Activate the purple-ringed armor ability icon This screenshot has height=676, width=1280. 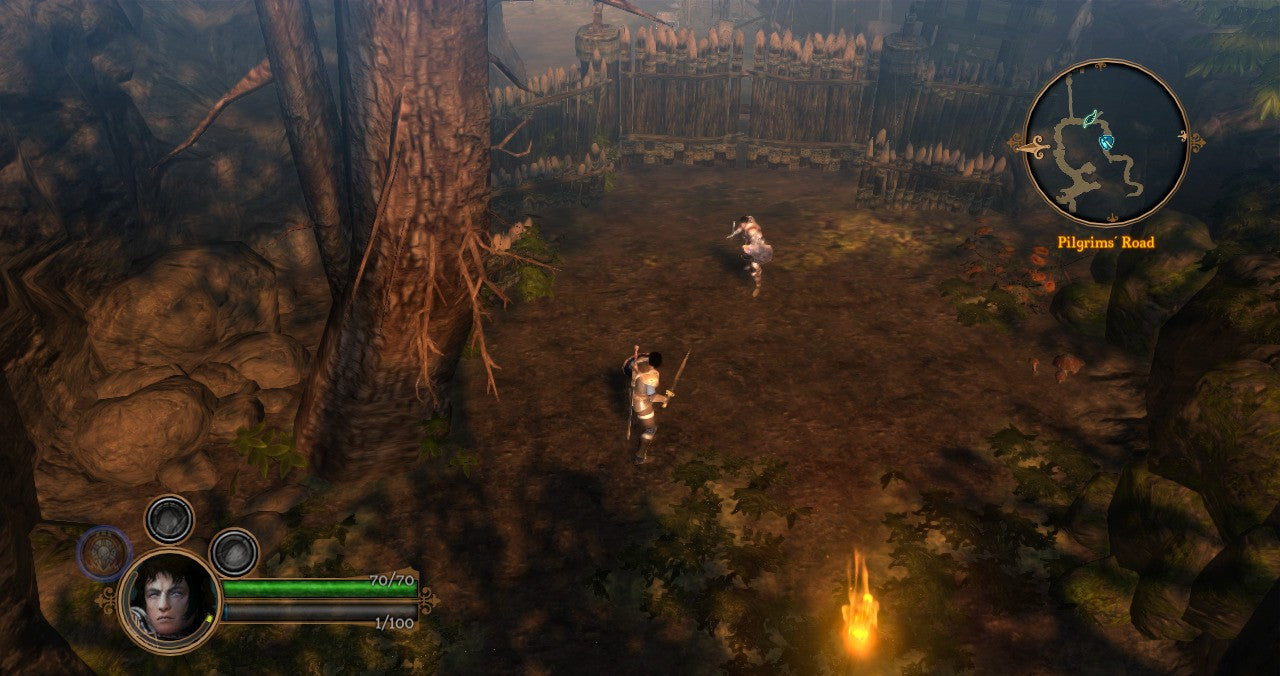click(104, 553)
